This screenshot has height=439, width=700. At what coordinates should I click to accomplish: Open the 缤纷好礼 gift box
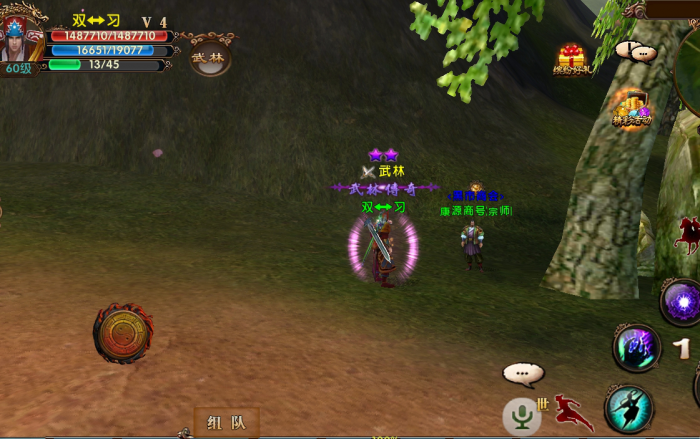[572, 59]
